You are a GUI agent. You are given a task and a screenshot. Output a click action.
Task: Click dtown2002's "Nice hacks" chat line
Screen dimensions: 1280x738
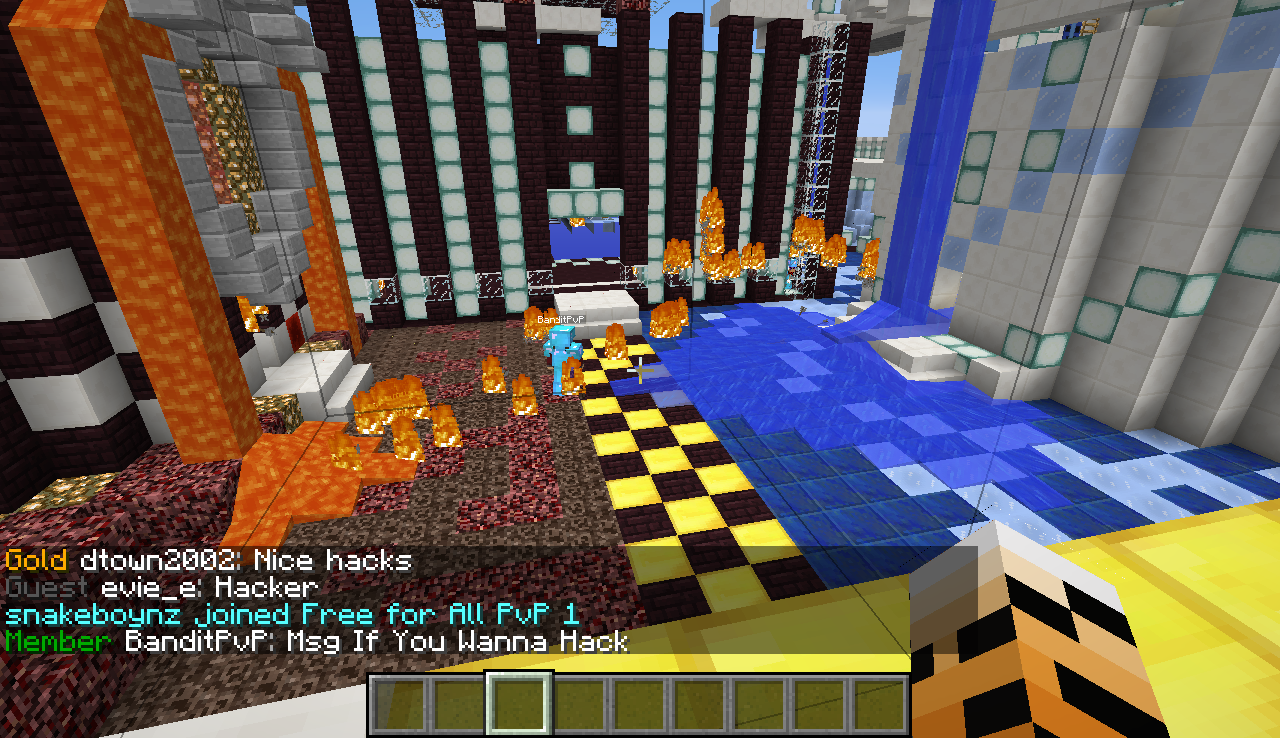tap(208, 561)
